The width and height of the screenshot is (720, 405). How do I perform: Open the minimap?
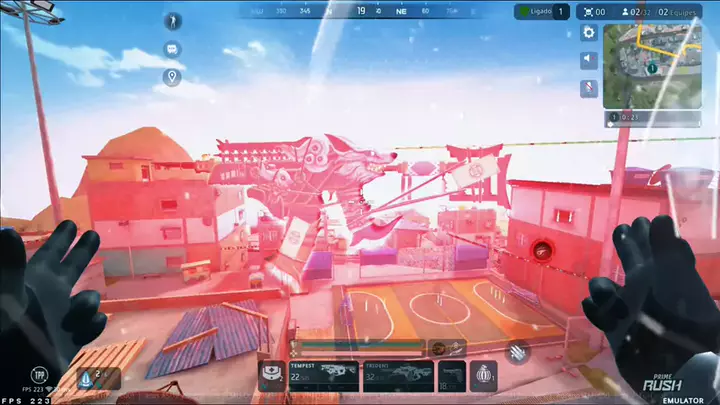(x=651, y=65)
